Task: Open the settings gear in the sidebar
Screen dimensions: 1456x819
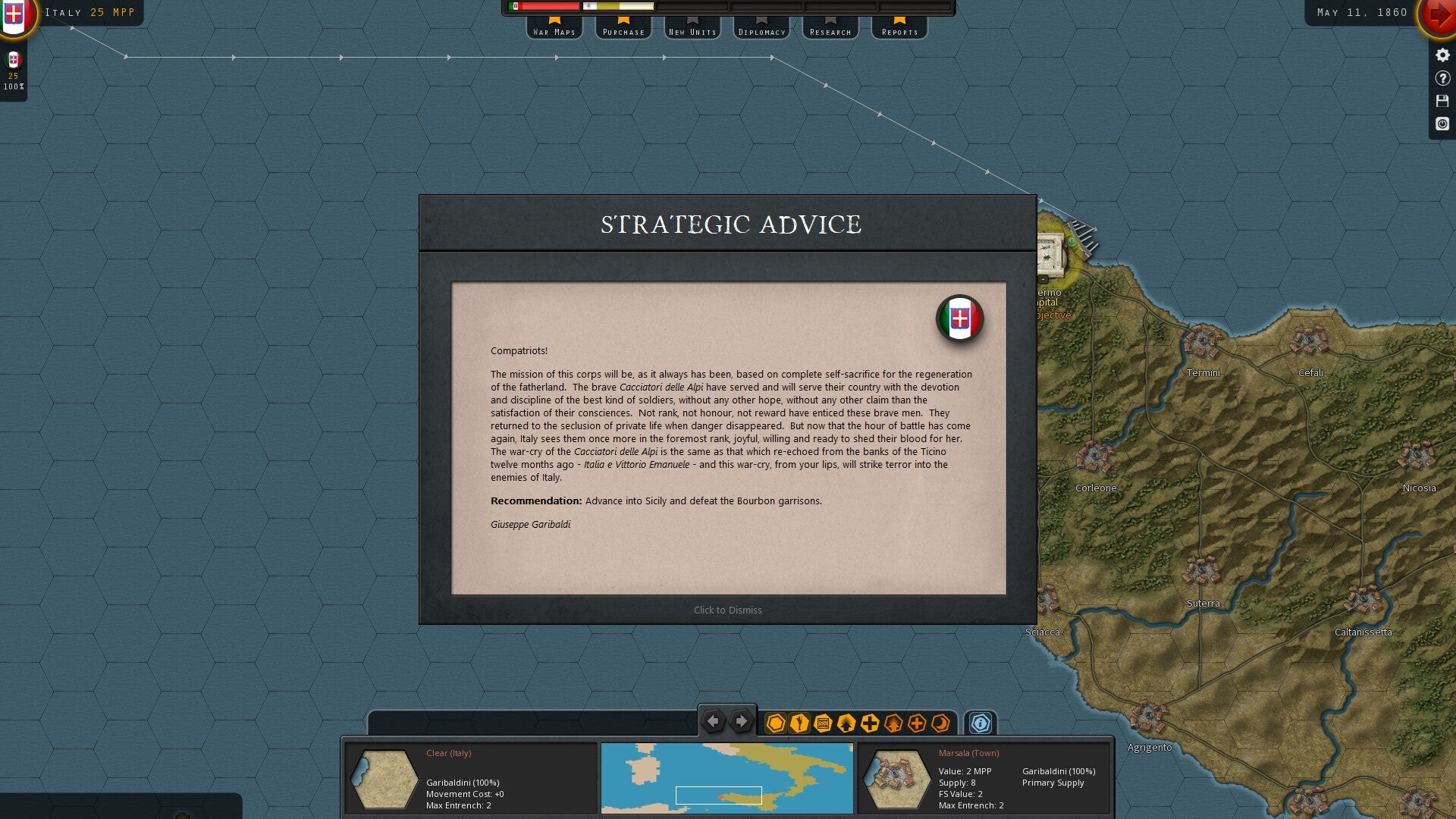Action: (1442, 53)
